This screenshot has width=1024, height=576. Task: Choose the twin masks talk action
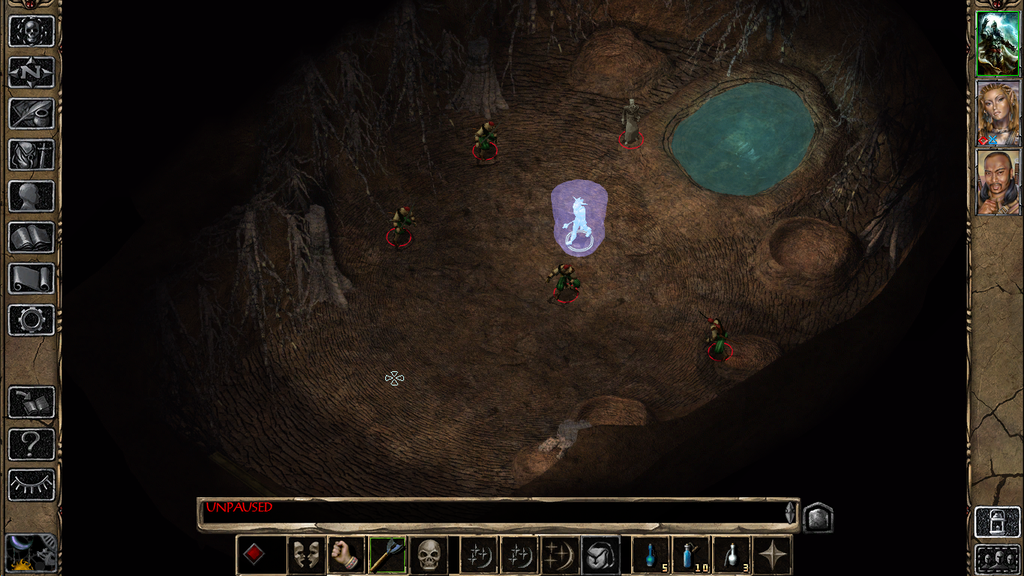tap(306, 554)
